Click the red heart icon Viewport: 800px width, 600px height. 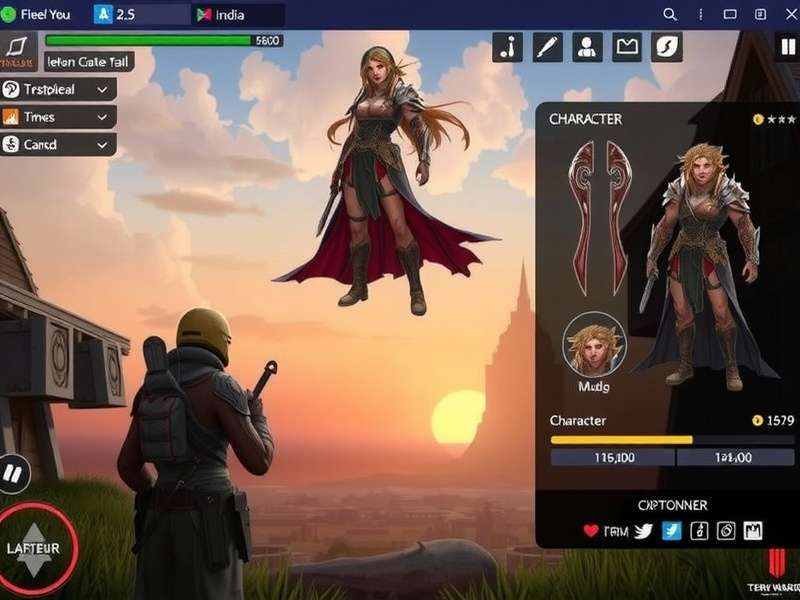click(591, 531)
